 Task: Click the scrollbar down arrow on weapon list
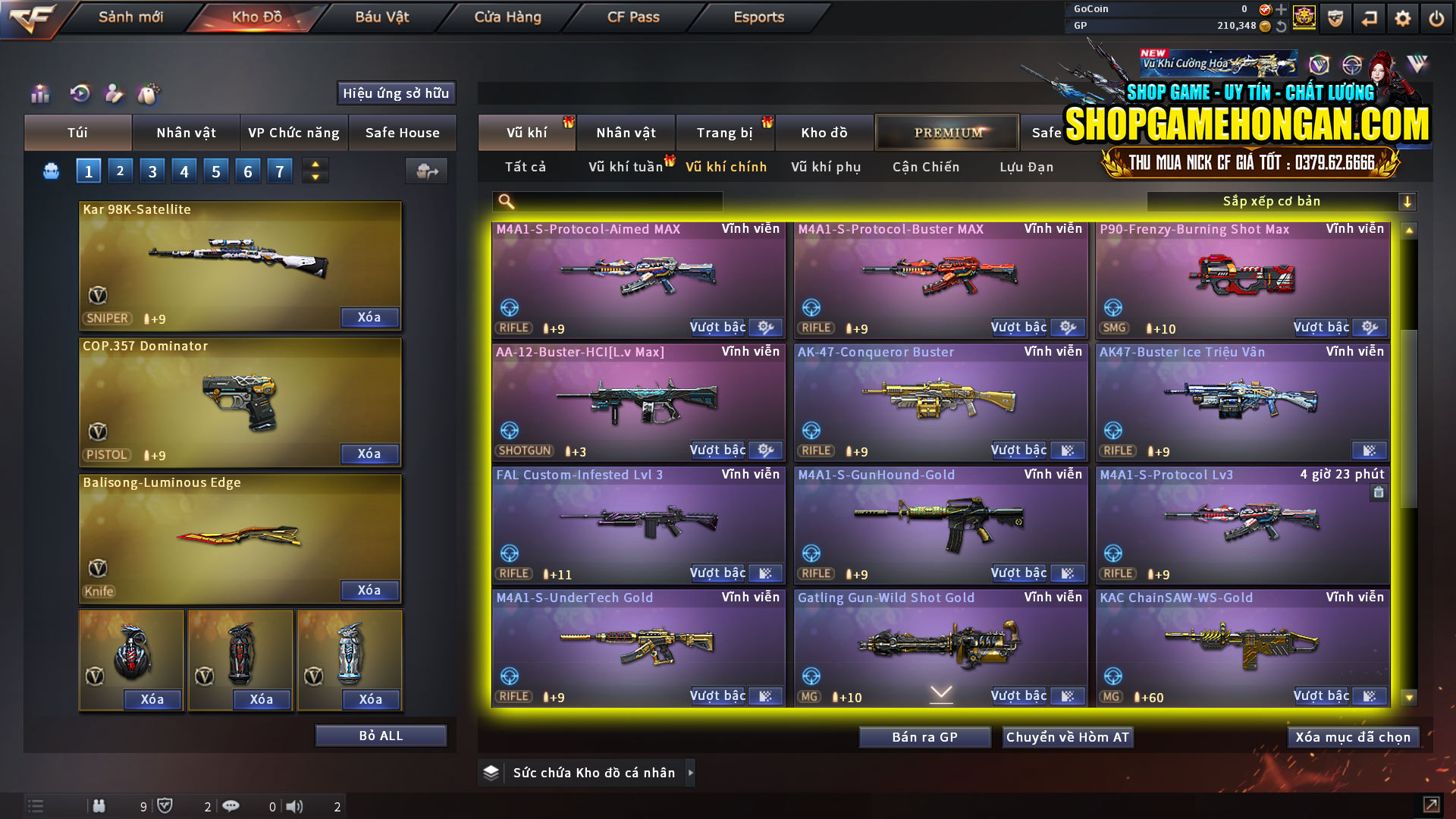[1409, 695]
